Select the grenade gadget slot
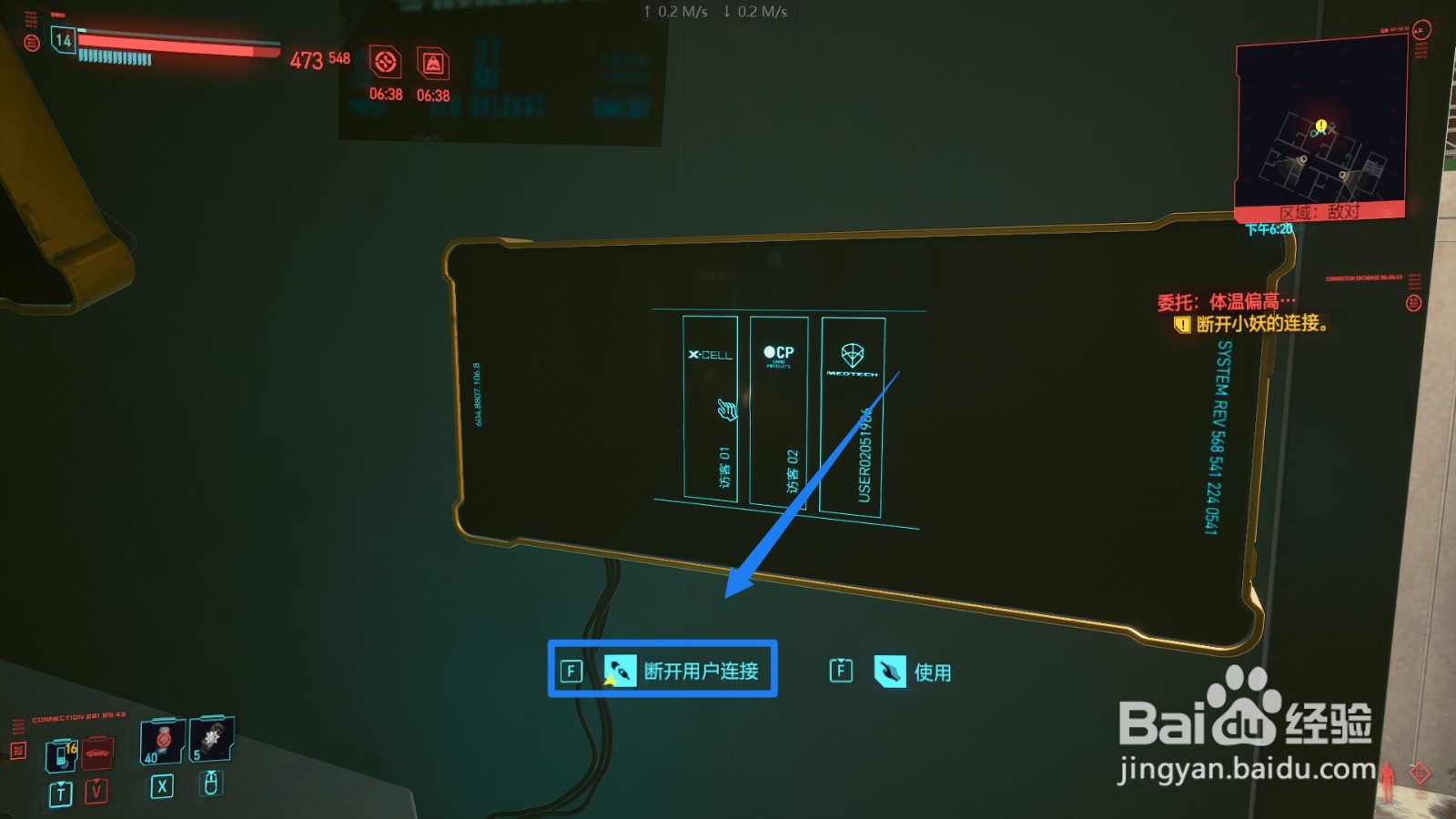Screen dimensions: 1456x819 (x=212, y=739)
